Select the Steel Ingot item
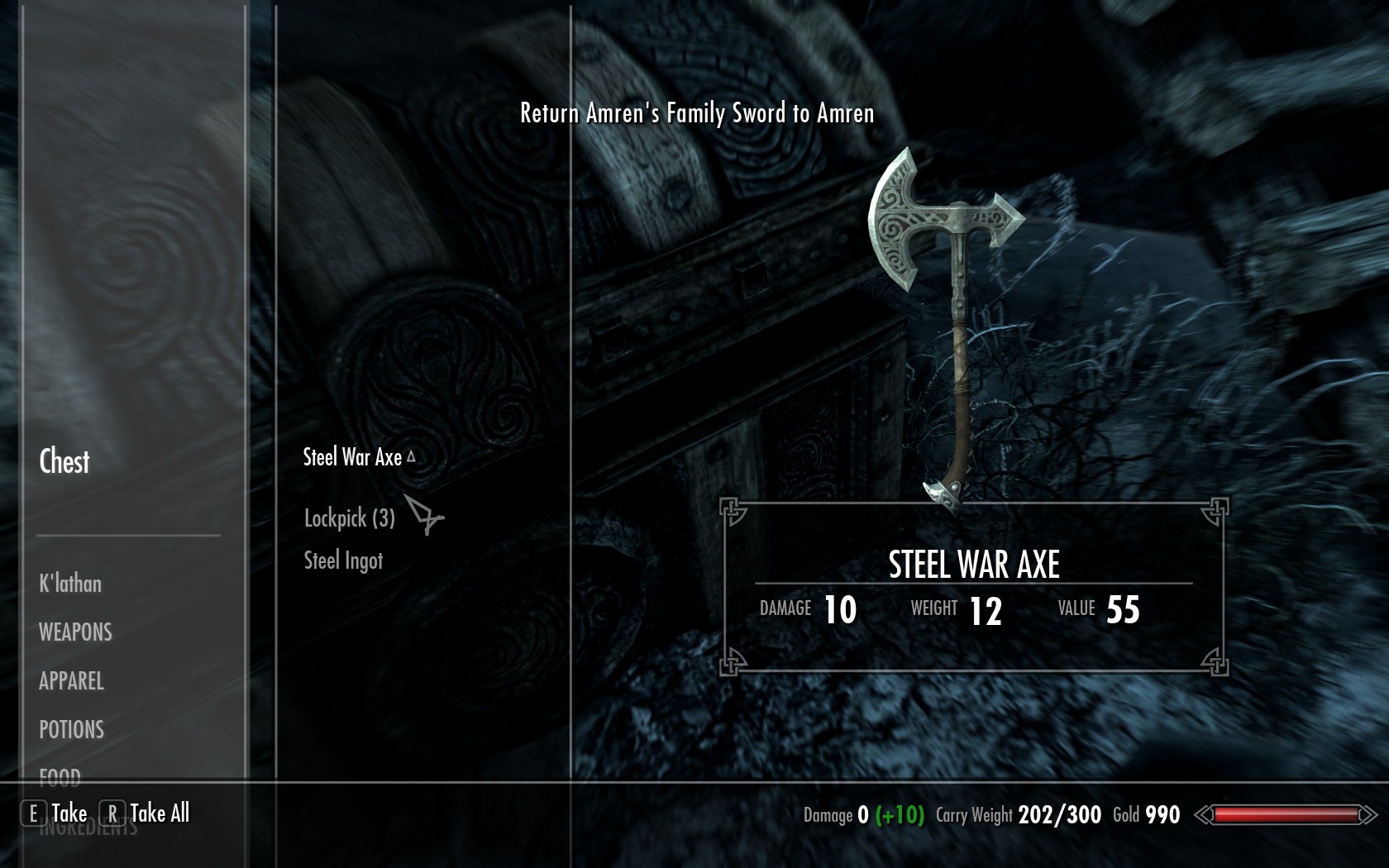This screenshot has height=868, width=1389. [343, 560]
